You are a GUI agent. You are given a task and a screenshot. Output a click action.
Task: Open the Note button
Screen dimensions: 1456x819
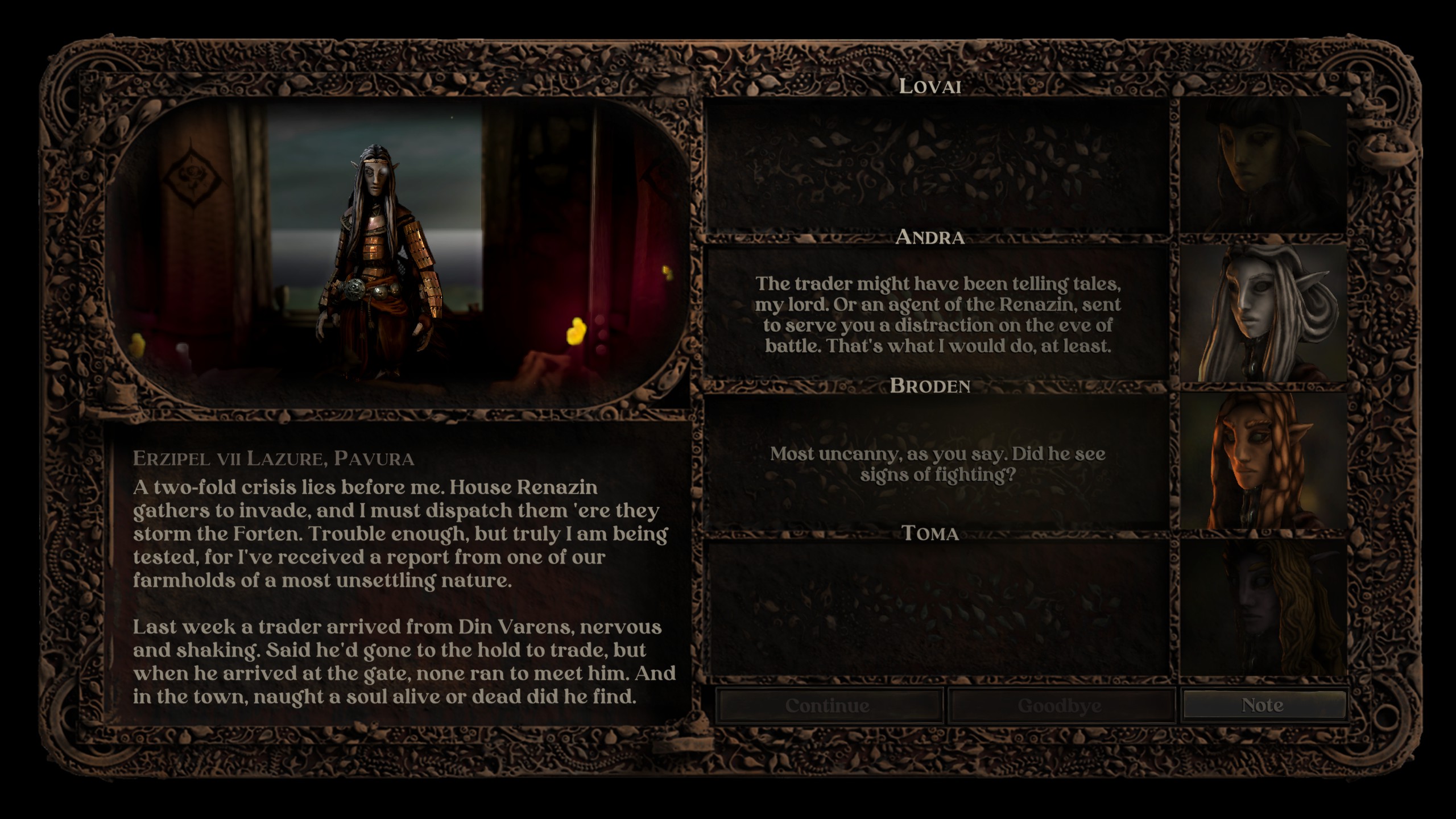pos(1263,705)
